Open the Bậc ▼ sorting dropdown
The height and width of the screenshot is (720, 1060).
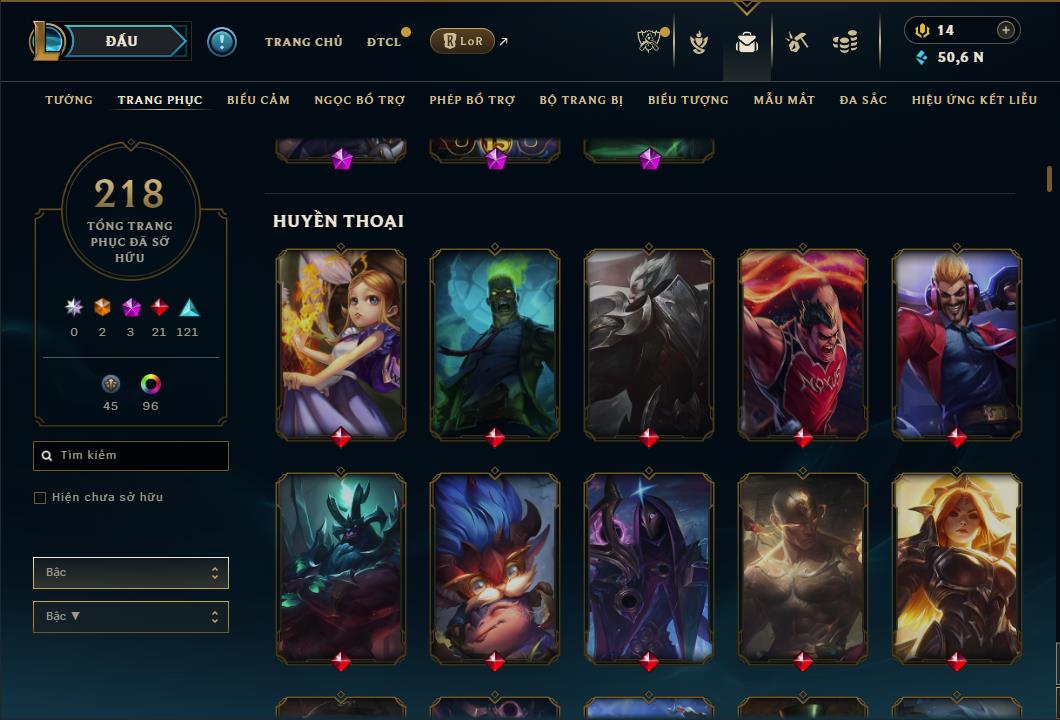(x=131, y=617)
